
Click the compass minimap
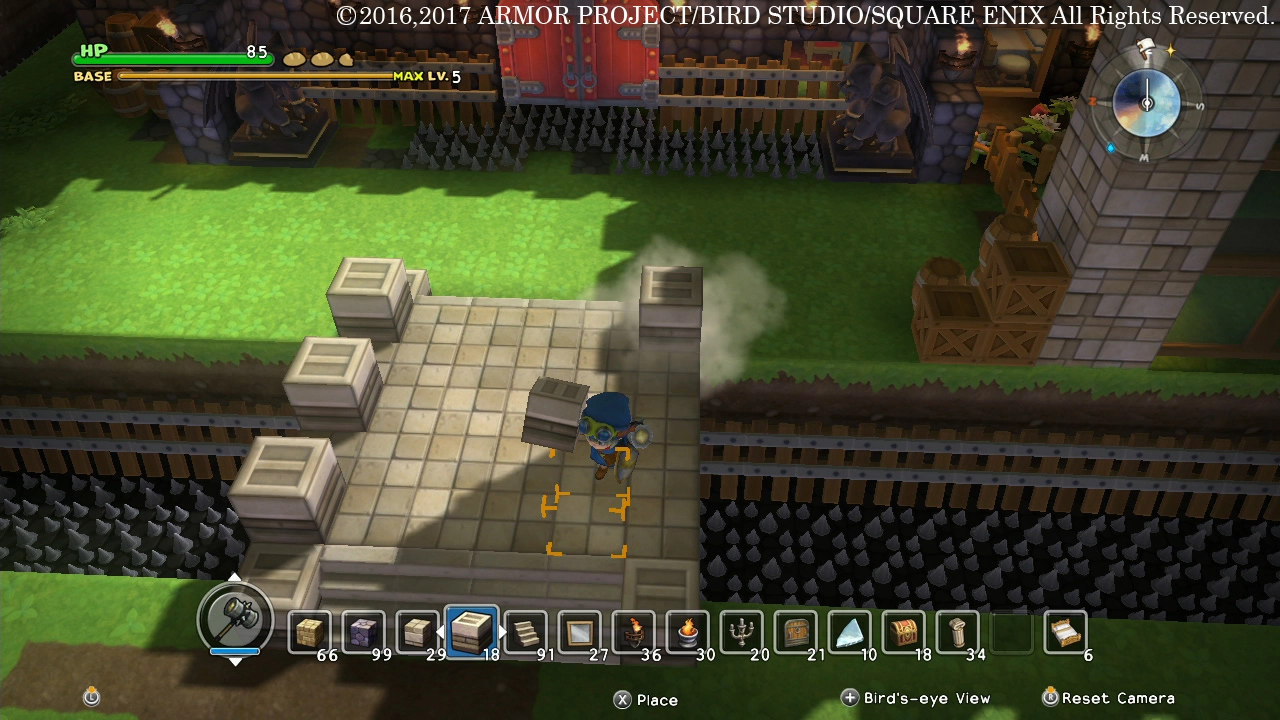pyautogui.click(x=1146, y=103)
